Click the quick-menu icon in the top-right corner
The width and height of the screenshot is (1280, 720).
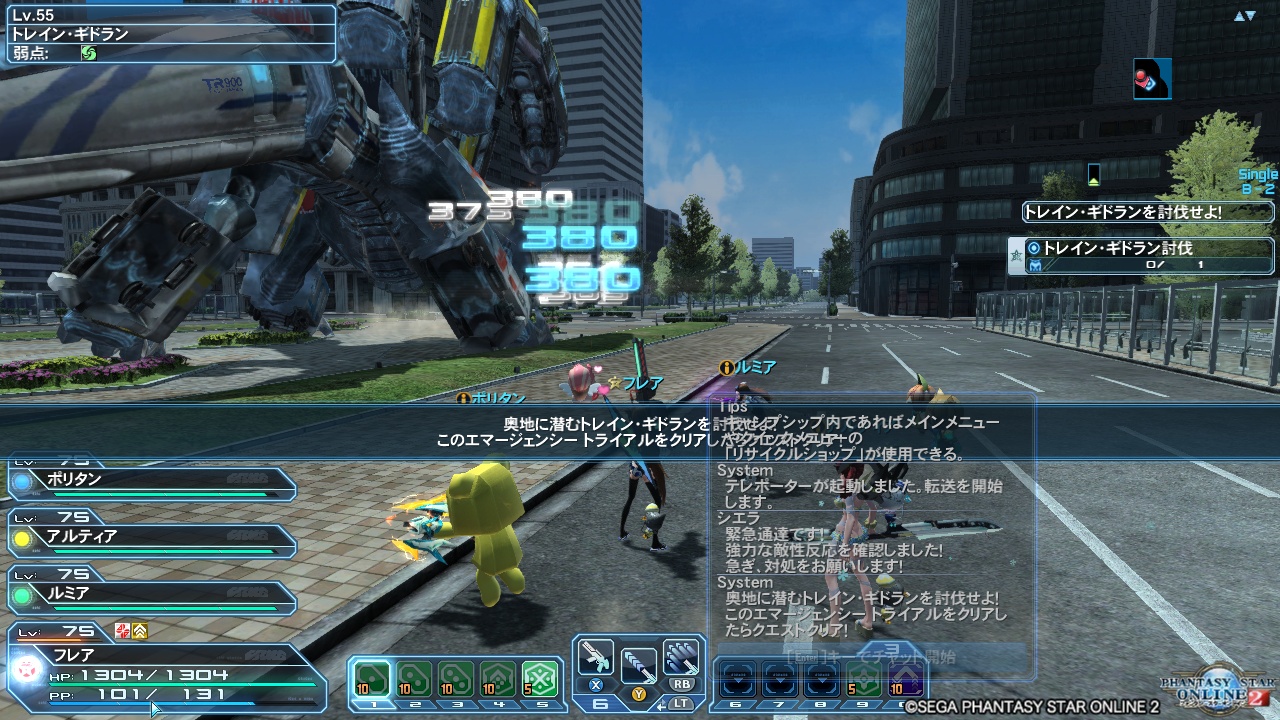(x=1151, y=80)
